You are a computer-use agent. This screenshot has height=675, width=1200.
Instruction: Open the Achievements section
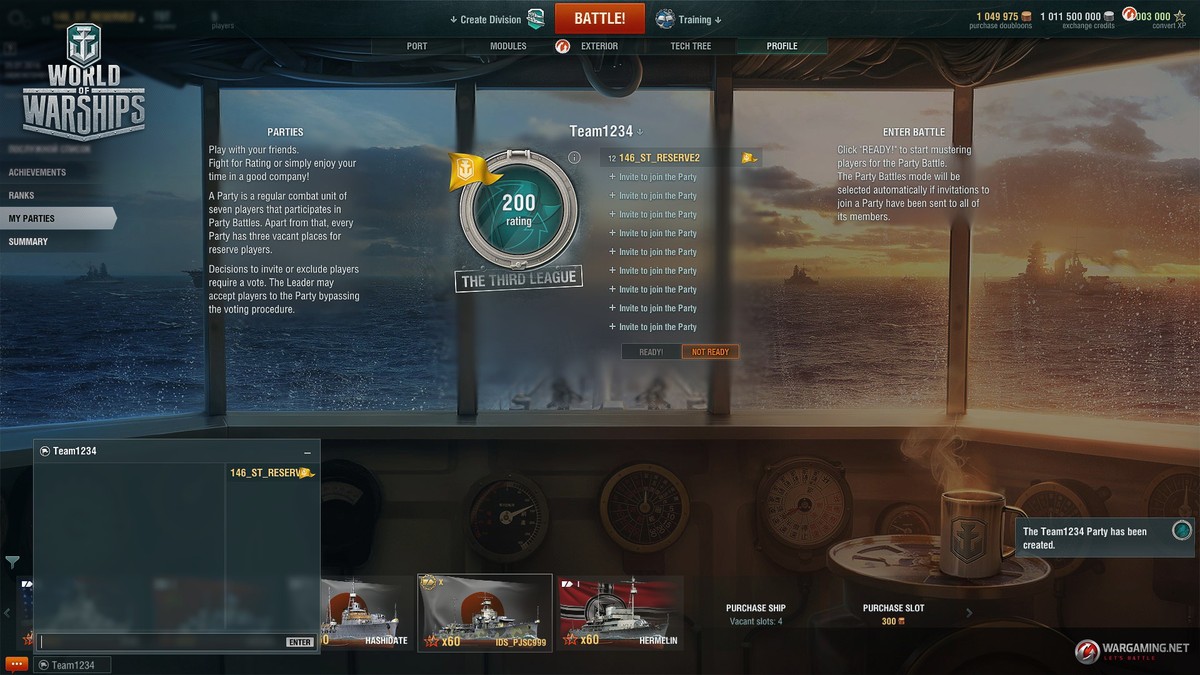point(38,172)
